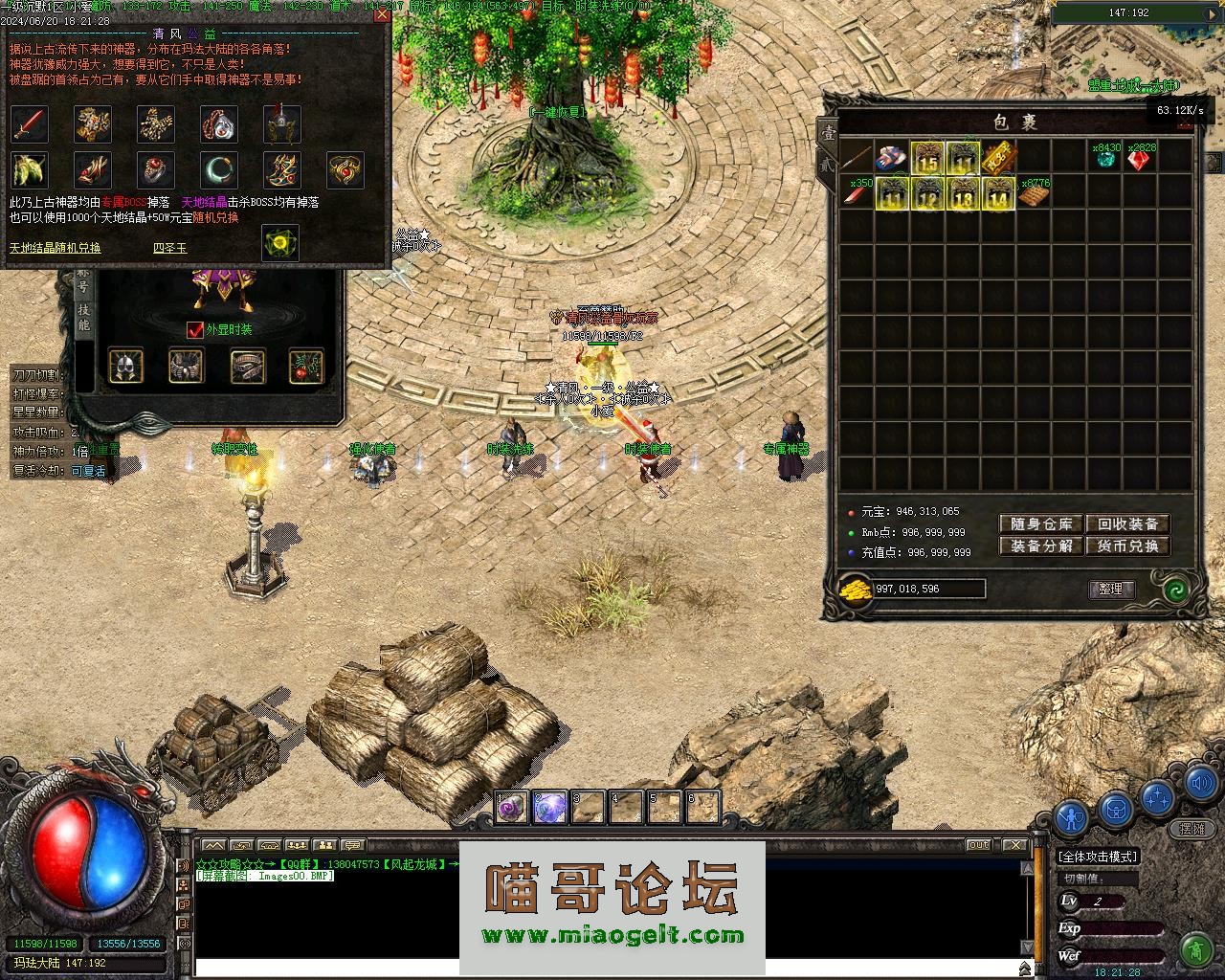Image resolution: width=1225 pixels, height=980 pixels.
Task: Select the helmet equipment slot
Action: 126,366
